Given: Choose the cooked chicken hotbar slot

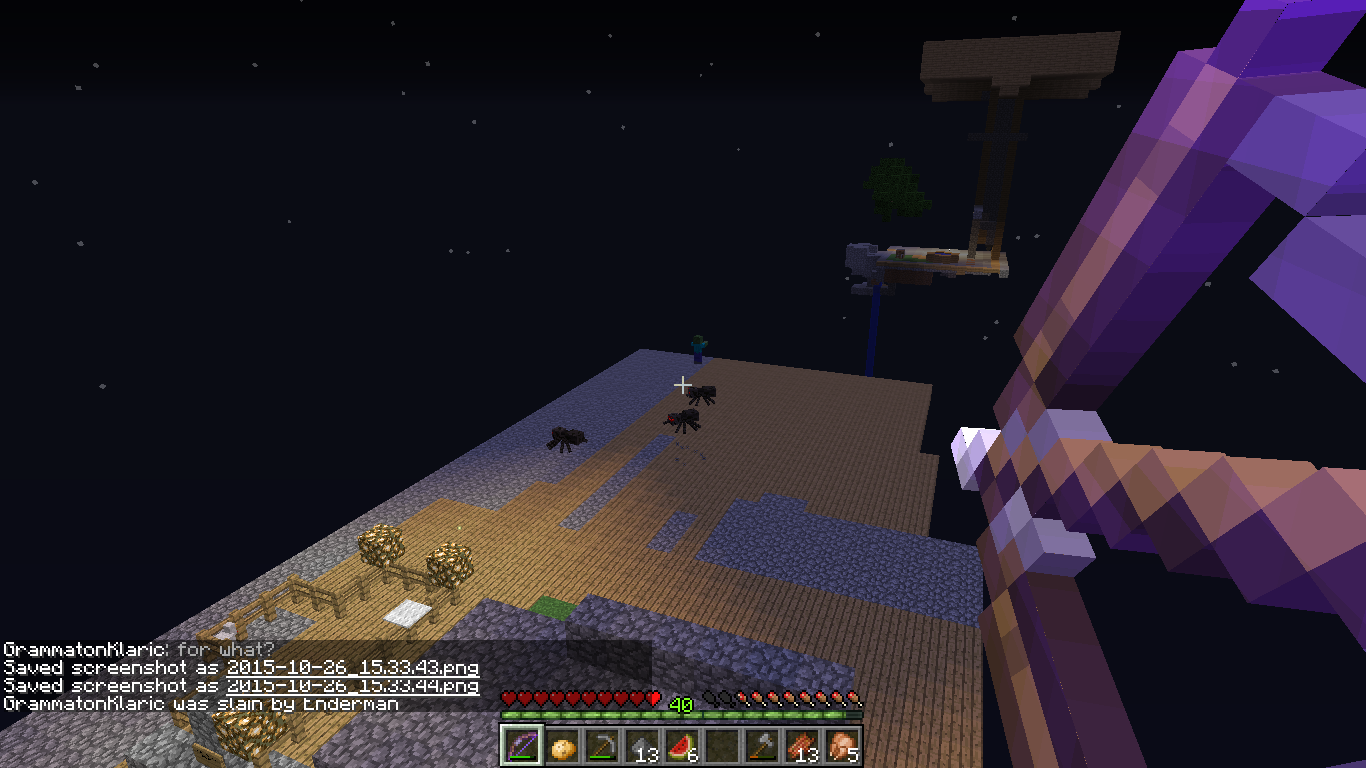Looking at the screenshot, I should click(842, 746).
